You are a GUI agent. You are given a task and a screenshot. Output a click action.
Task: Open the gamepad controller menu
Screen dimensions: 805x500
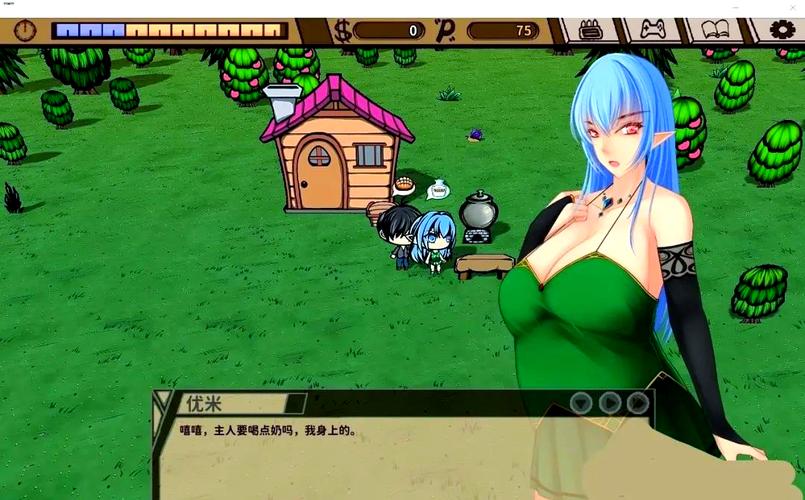(653, 31)
